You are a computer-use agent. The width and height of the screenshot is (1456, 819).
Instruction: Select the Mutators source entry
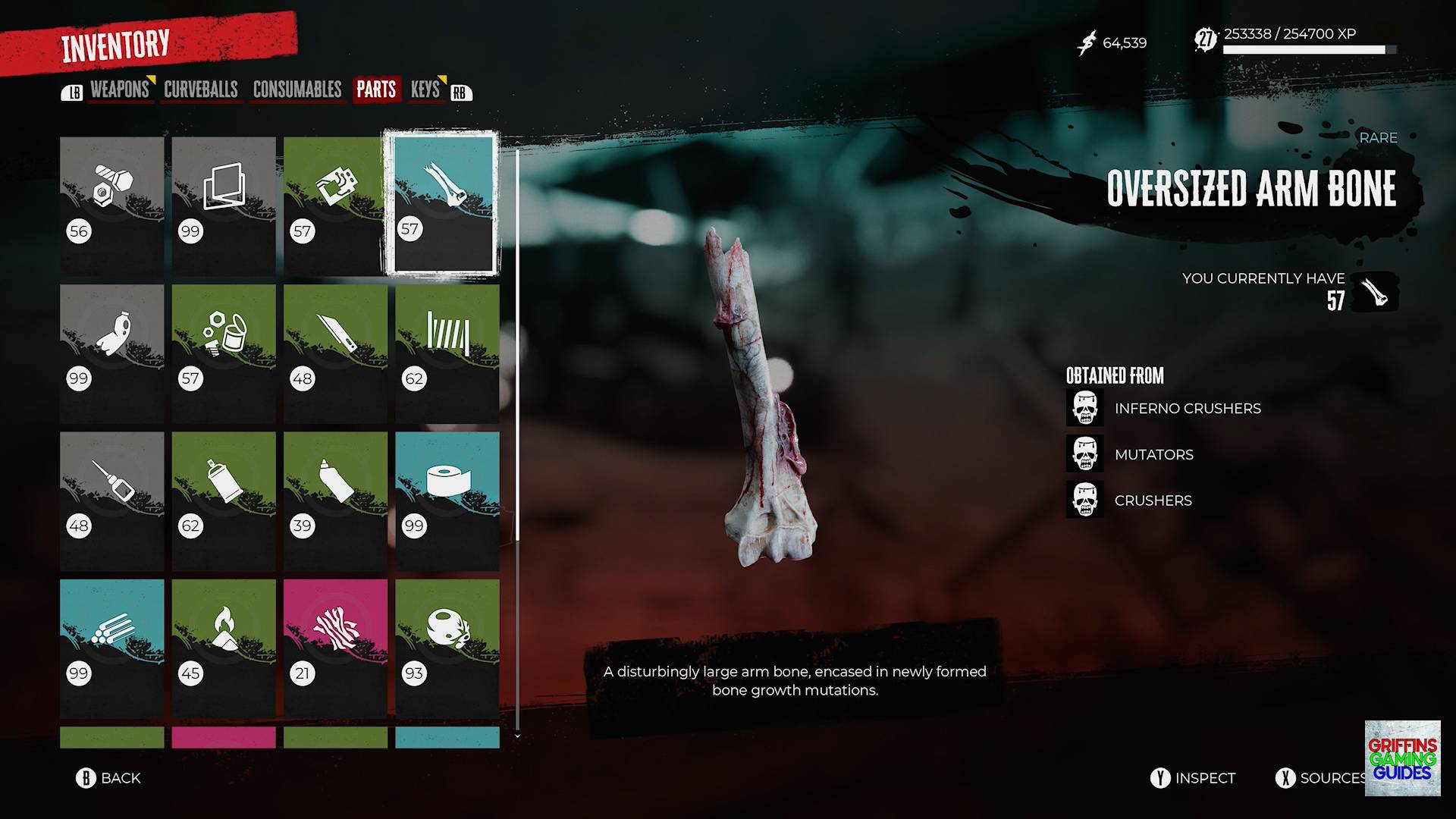[1153, 454]
